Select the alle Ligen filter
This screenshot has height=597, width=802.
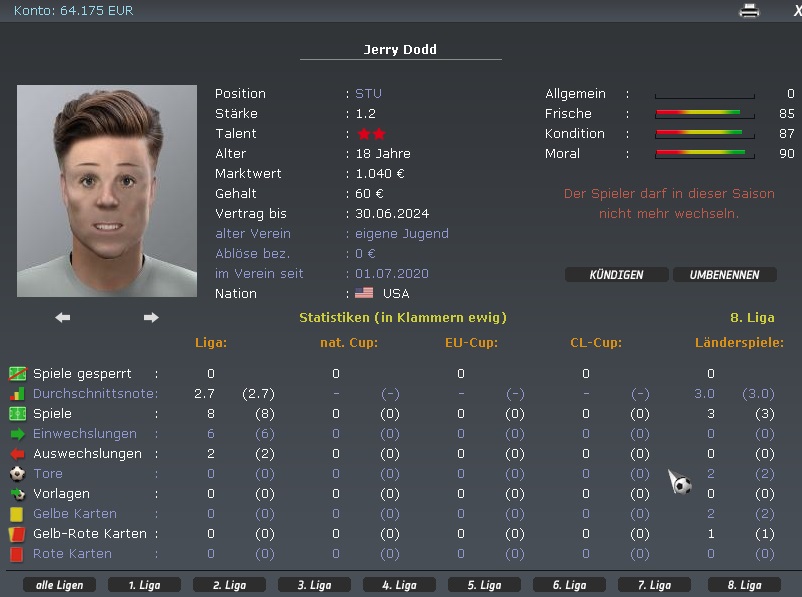59,585
